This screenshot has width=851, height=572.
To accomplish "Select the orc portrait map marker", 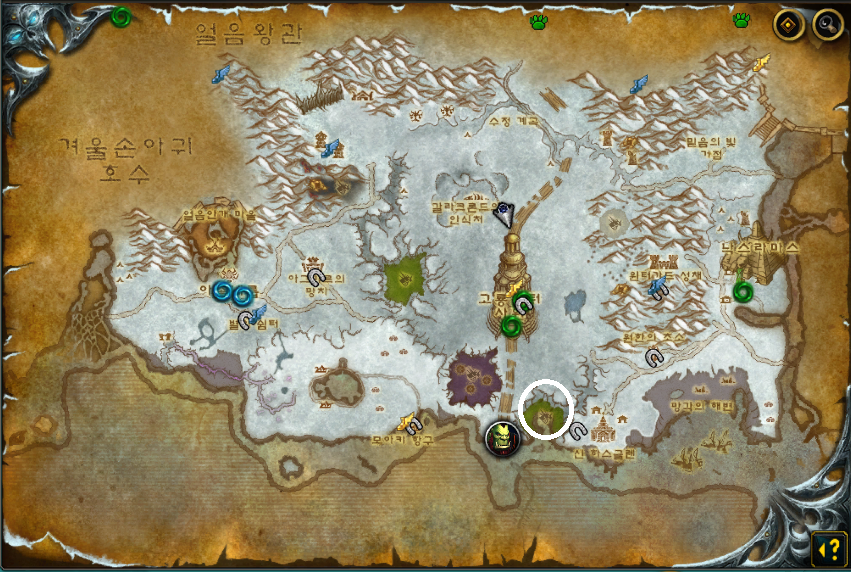I will coord(502,438).
